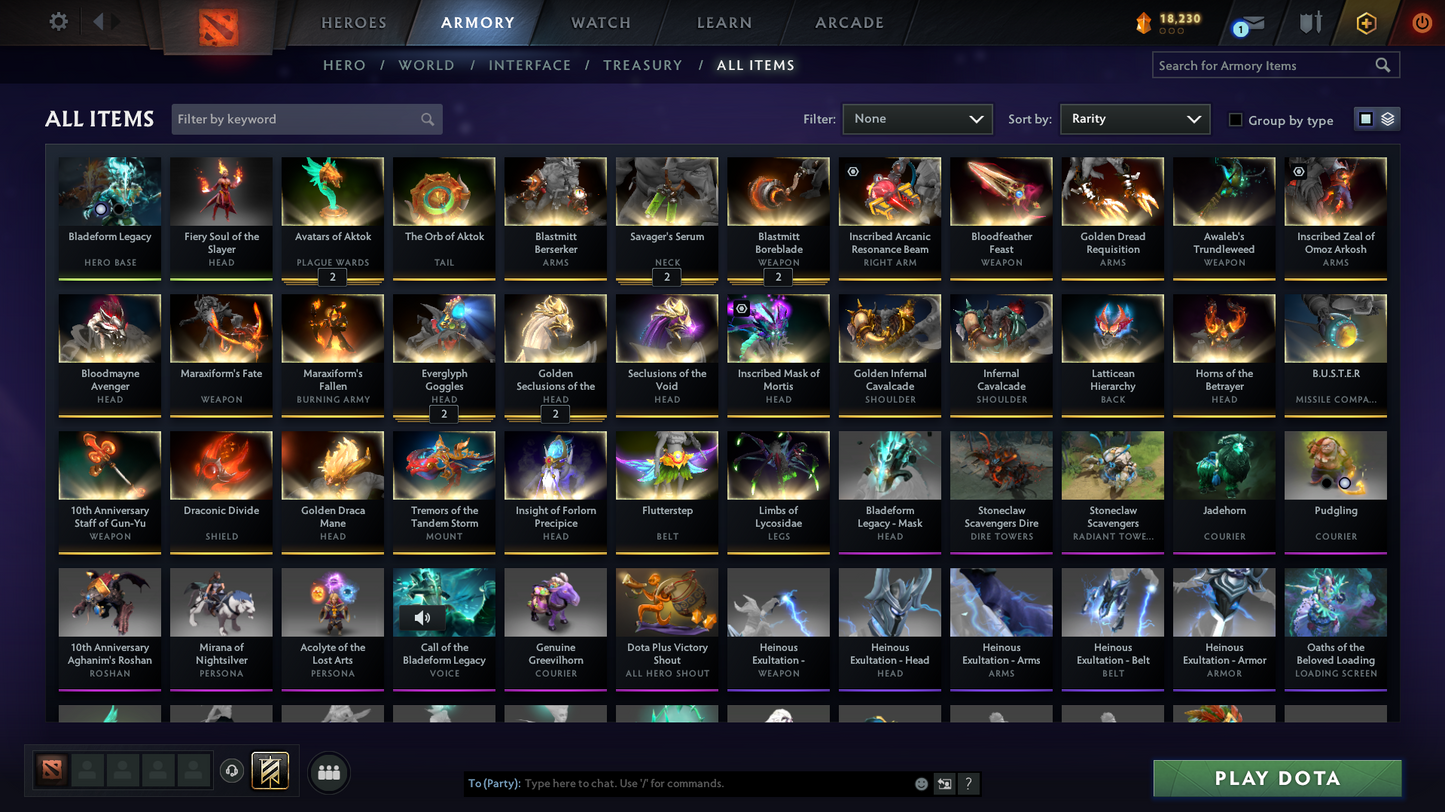Open Dota Plus via the gold plus icon

(x=1366, y=22)
